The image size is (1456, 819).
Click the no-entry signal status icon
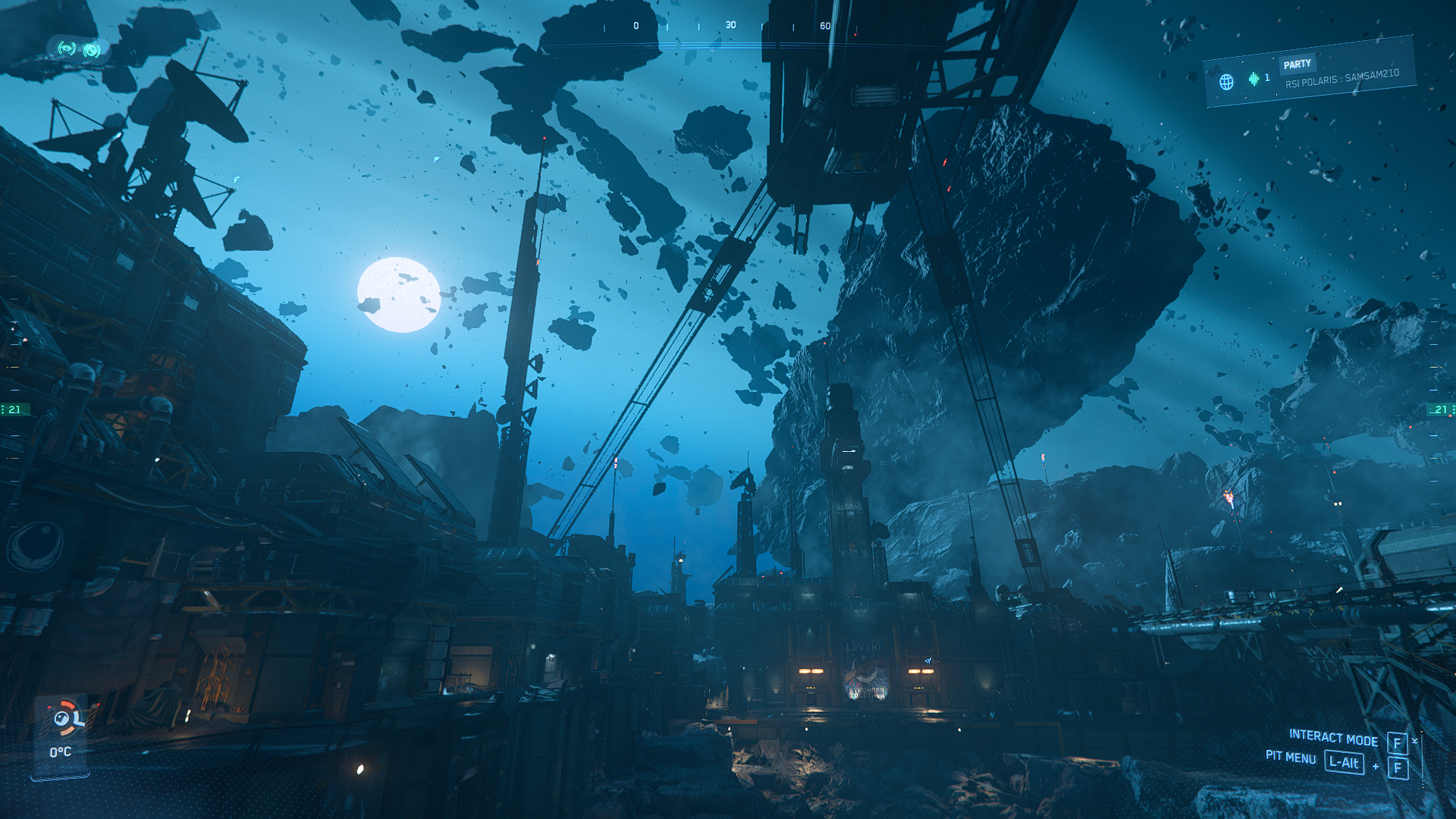(x=92, y=50)
